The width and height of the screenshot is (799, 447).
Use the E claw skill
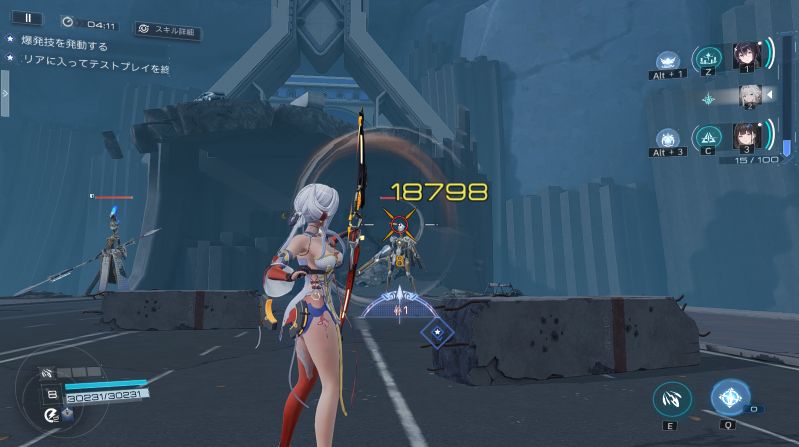pos(672,399)
